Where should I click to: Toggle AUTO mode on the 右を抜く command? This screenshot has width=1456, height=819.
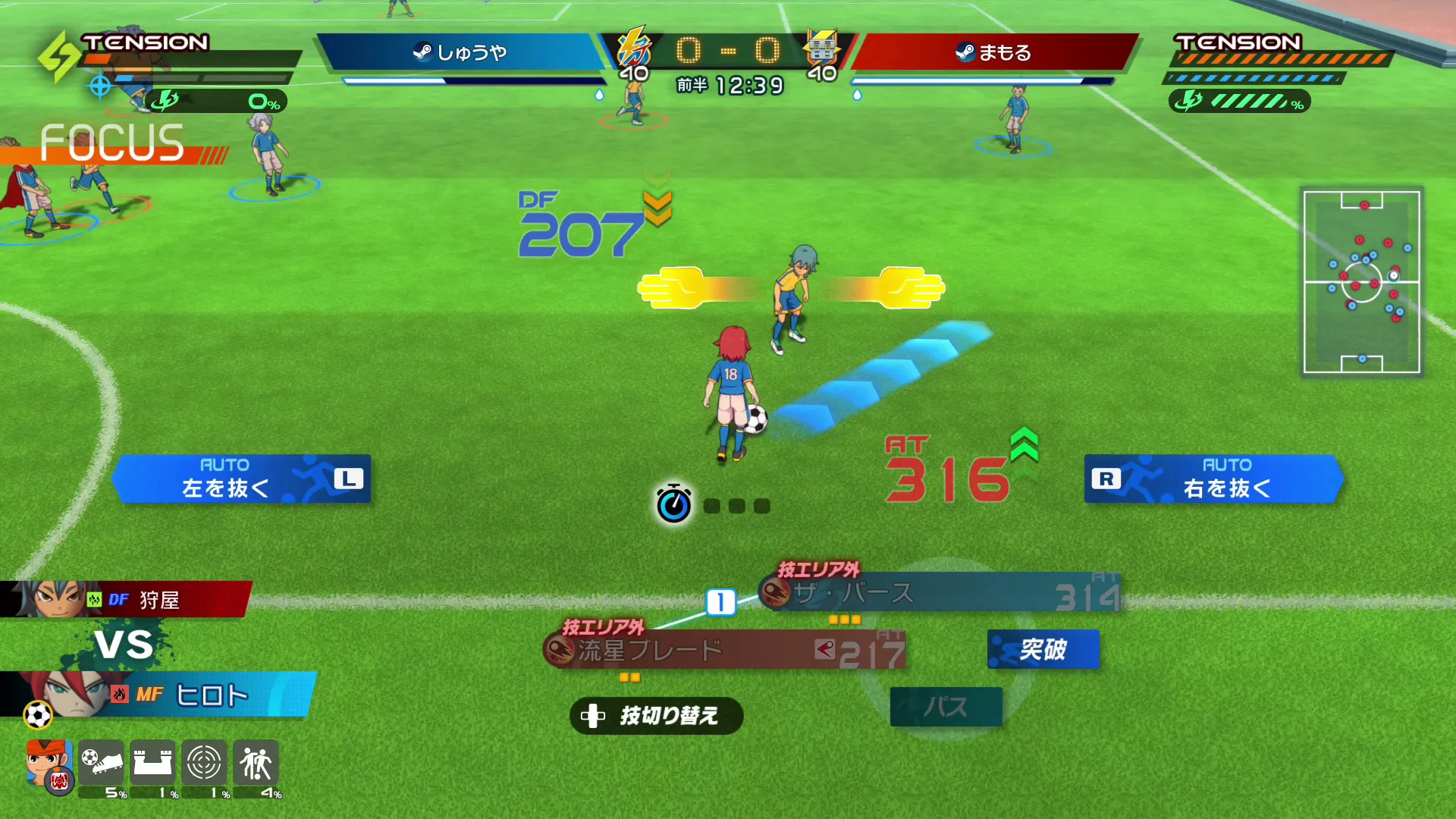point(1228,464)
